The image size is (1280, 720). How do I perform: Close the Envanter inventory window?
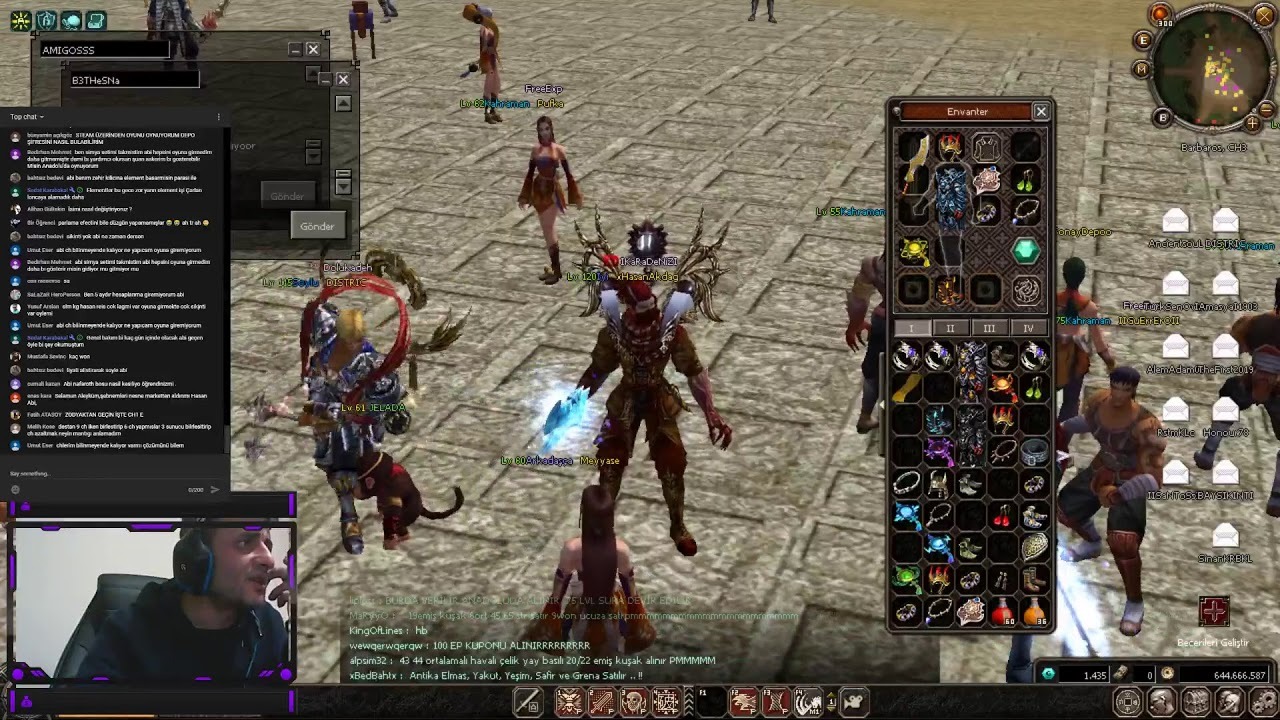pos(1041,112)
